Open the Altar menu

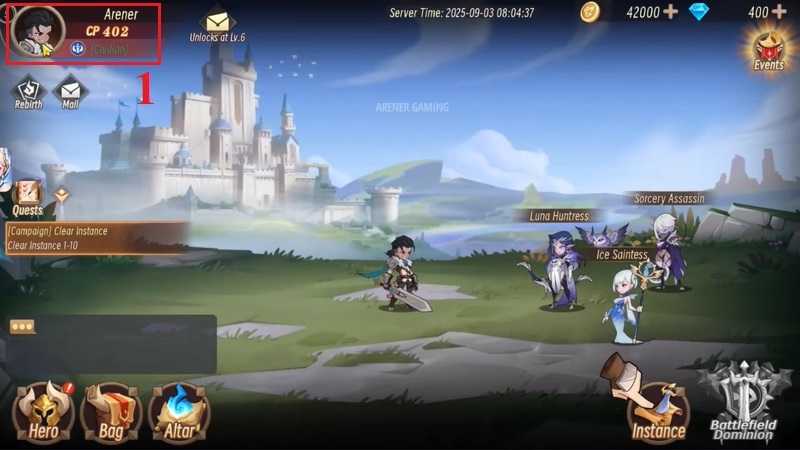[x=178, y=411]
